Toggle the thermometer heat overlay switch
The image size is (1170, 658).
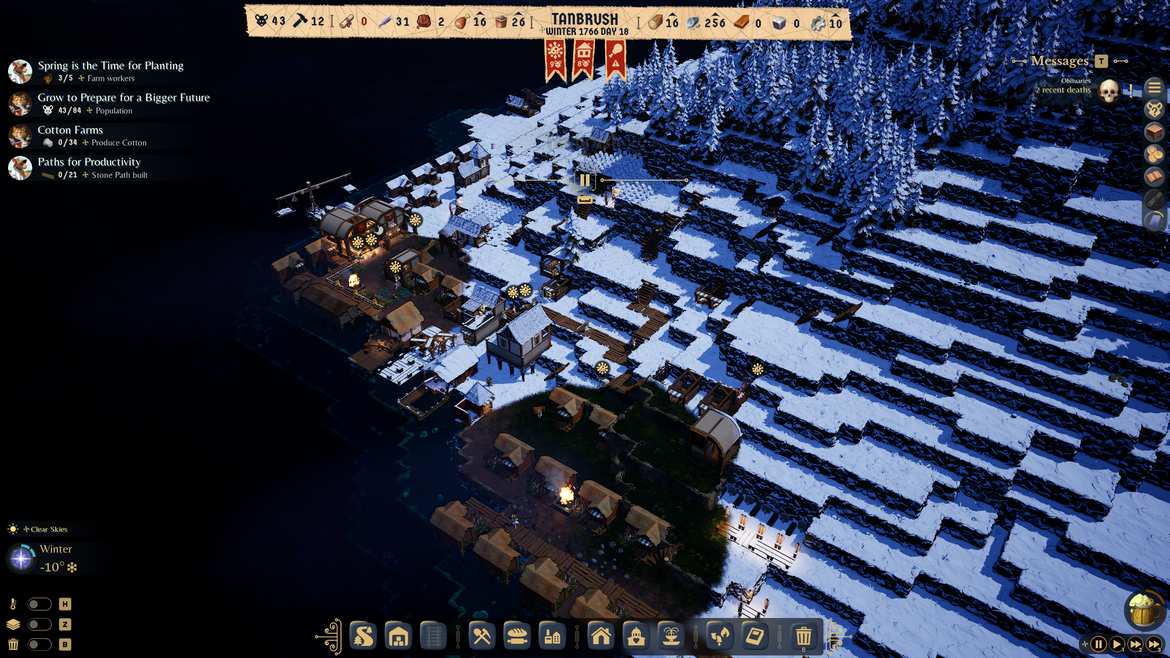pyautogui.click(x=39, y=604)
